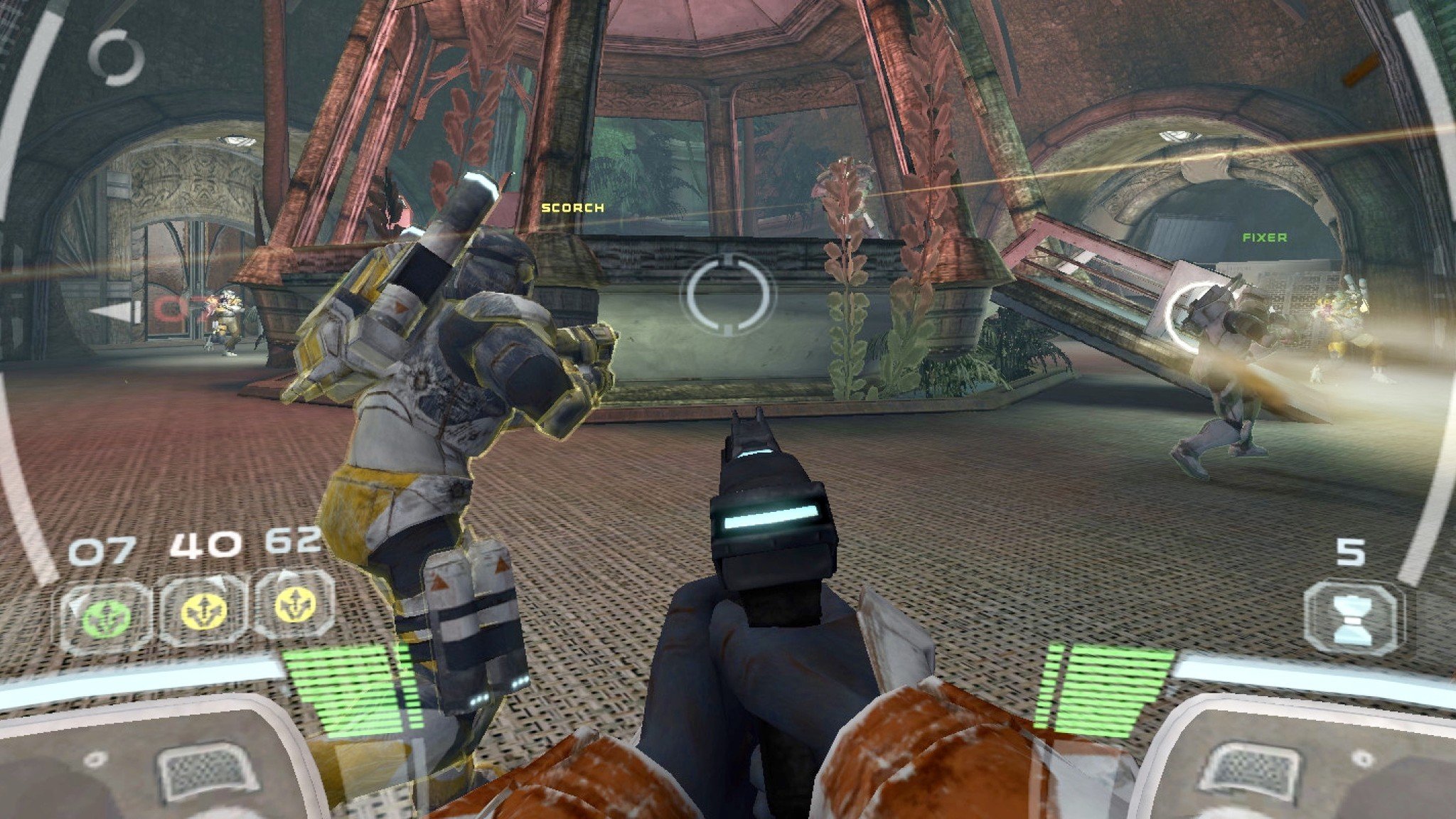Select the squad icon below number 40
1456x819 pixels.
[x=204, y=611]
